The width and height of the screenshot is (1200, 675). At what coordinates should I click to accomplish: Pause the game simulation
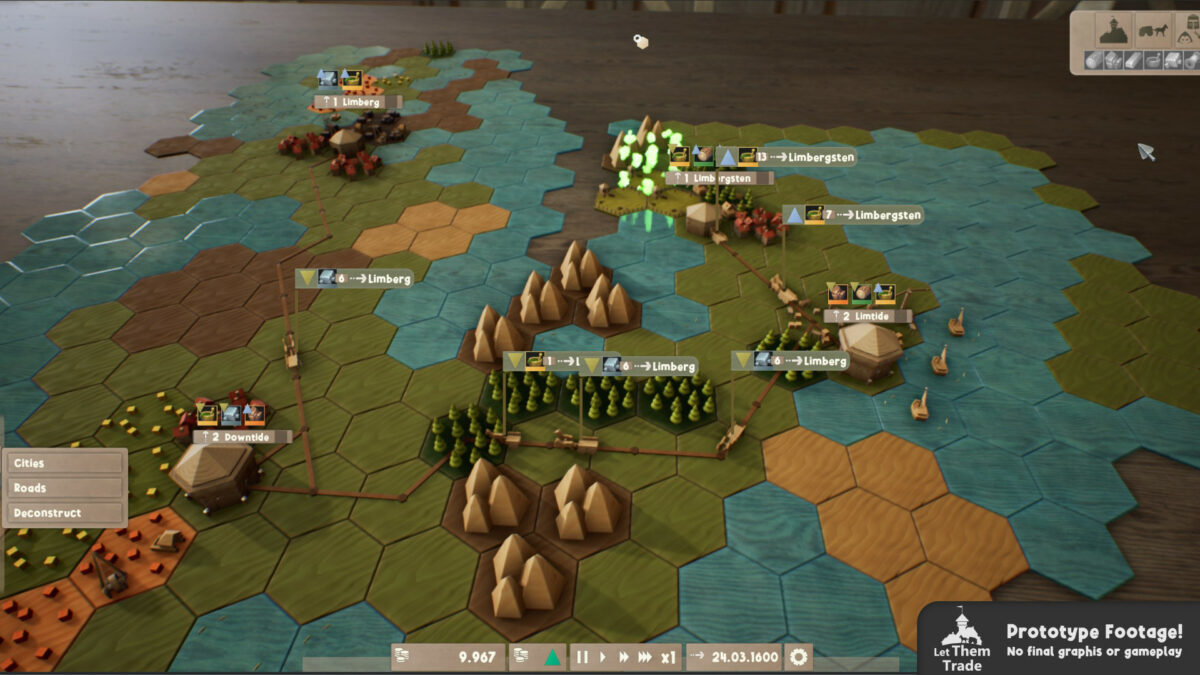[x=582, y=657]
